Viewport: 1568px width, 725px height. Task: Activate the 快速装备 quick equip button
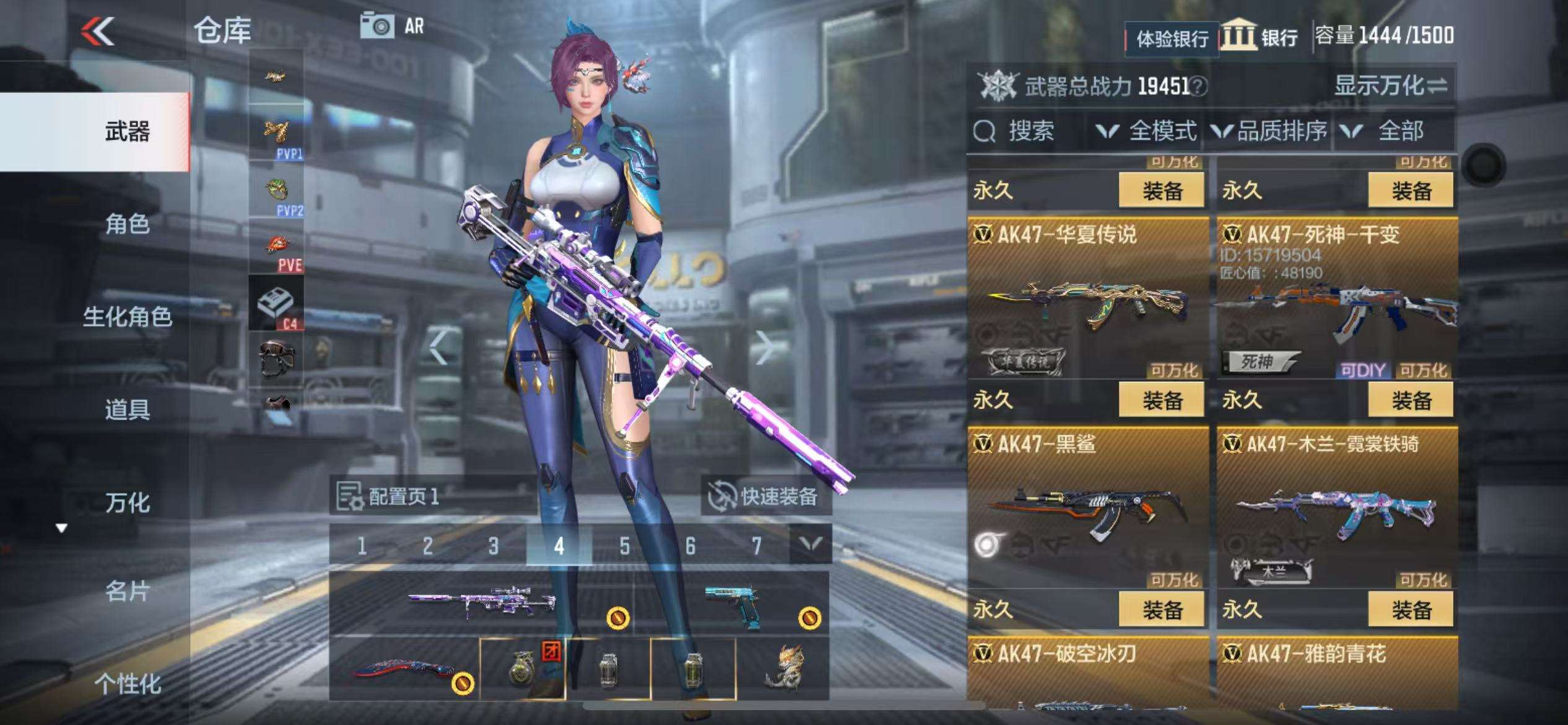pos(765,496)
